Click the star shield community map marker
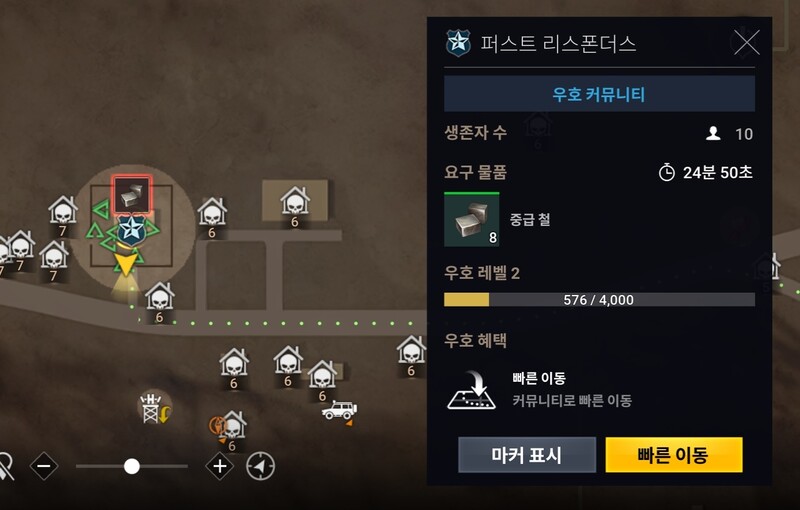 tap(130, 230)
